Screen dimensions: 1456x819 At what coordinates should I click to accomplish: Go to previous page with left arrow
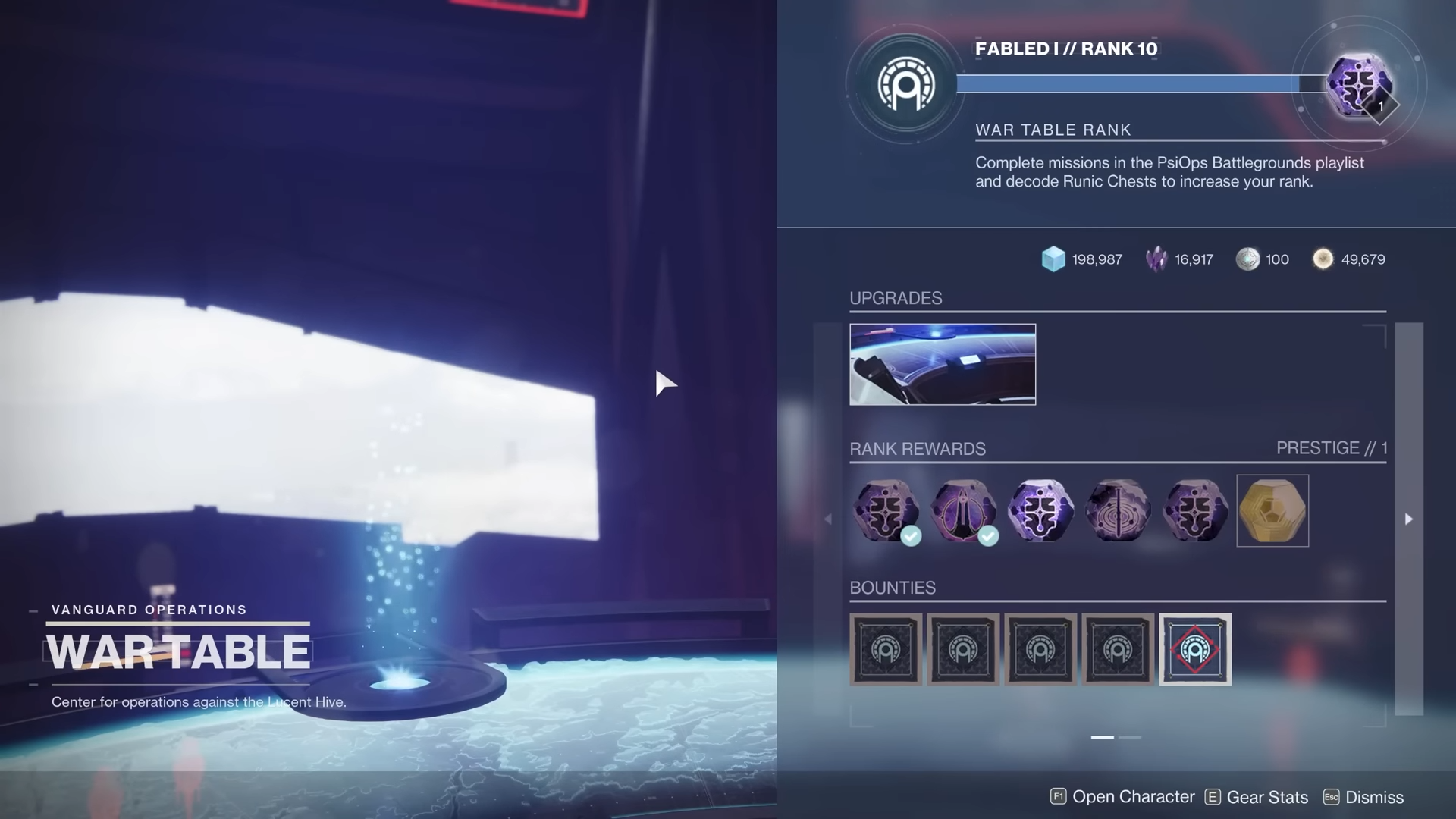[827, 519]
